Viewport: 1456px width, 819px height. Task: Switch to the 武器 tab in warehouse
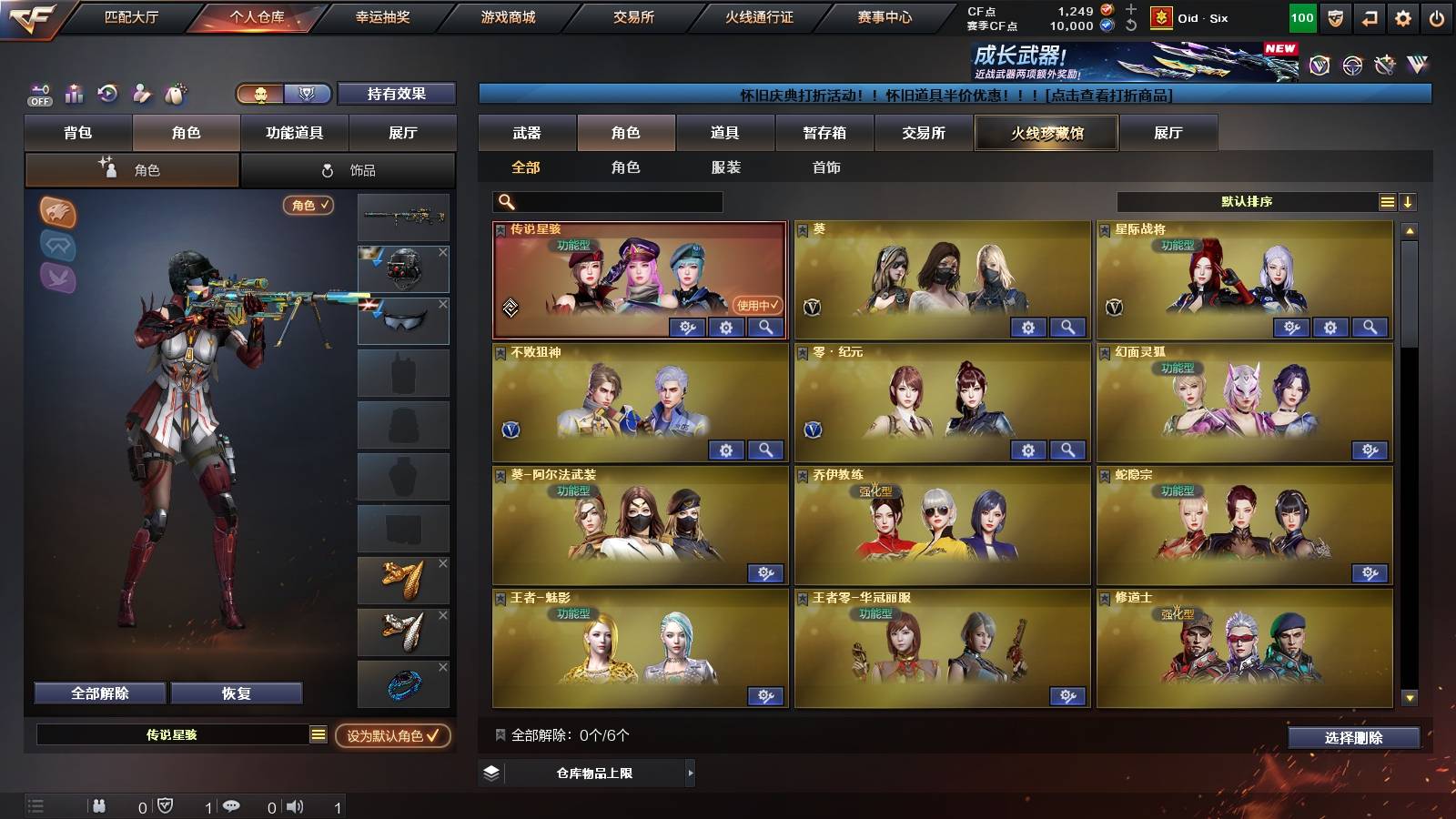point(528,133)
